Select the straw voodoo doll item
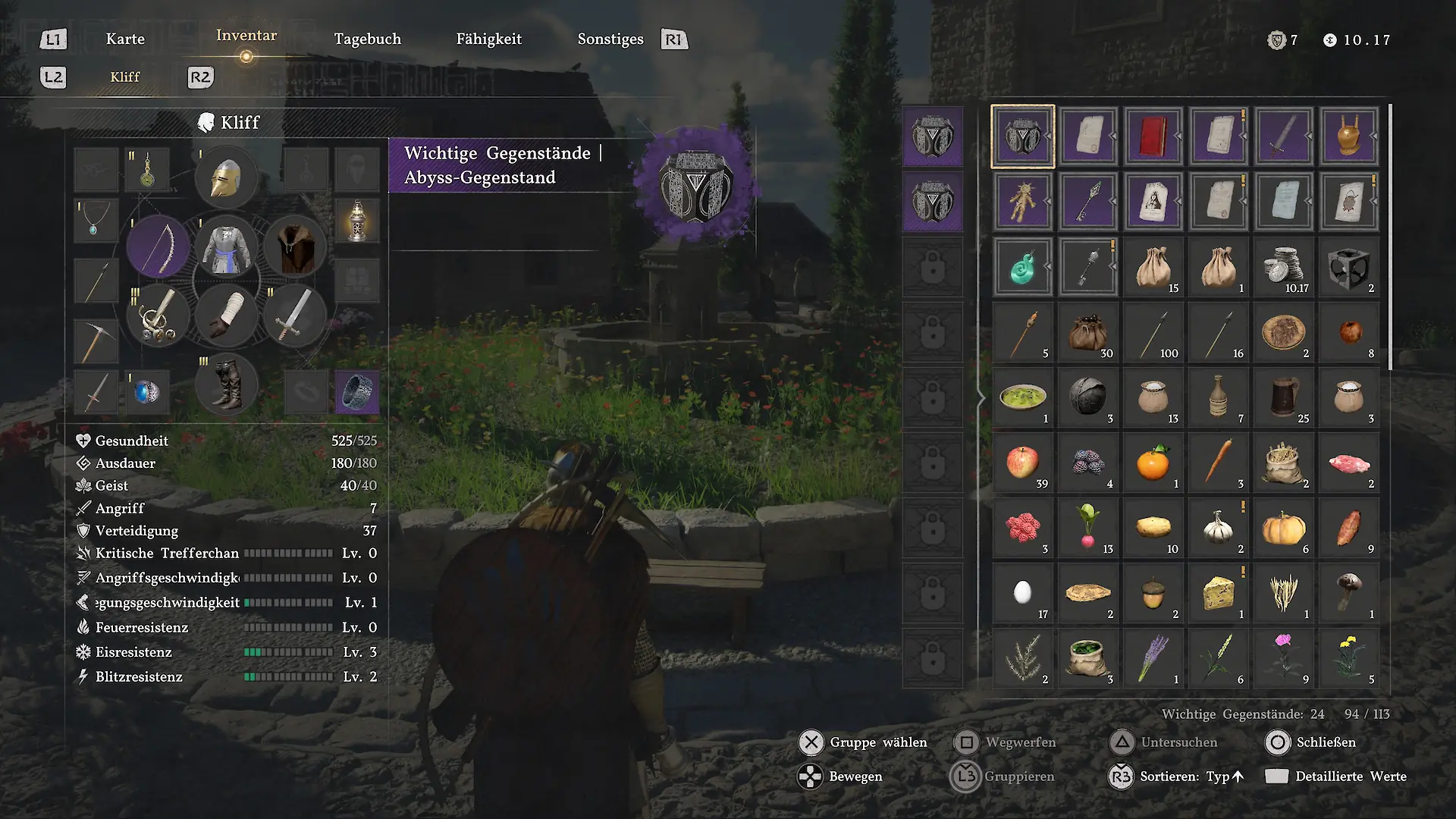The width and height of the screenshot is (1456, 819). [1022, 202]
